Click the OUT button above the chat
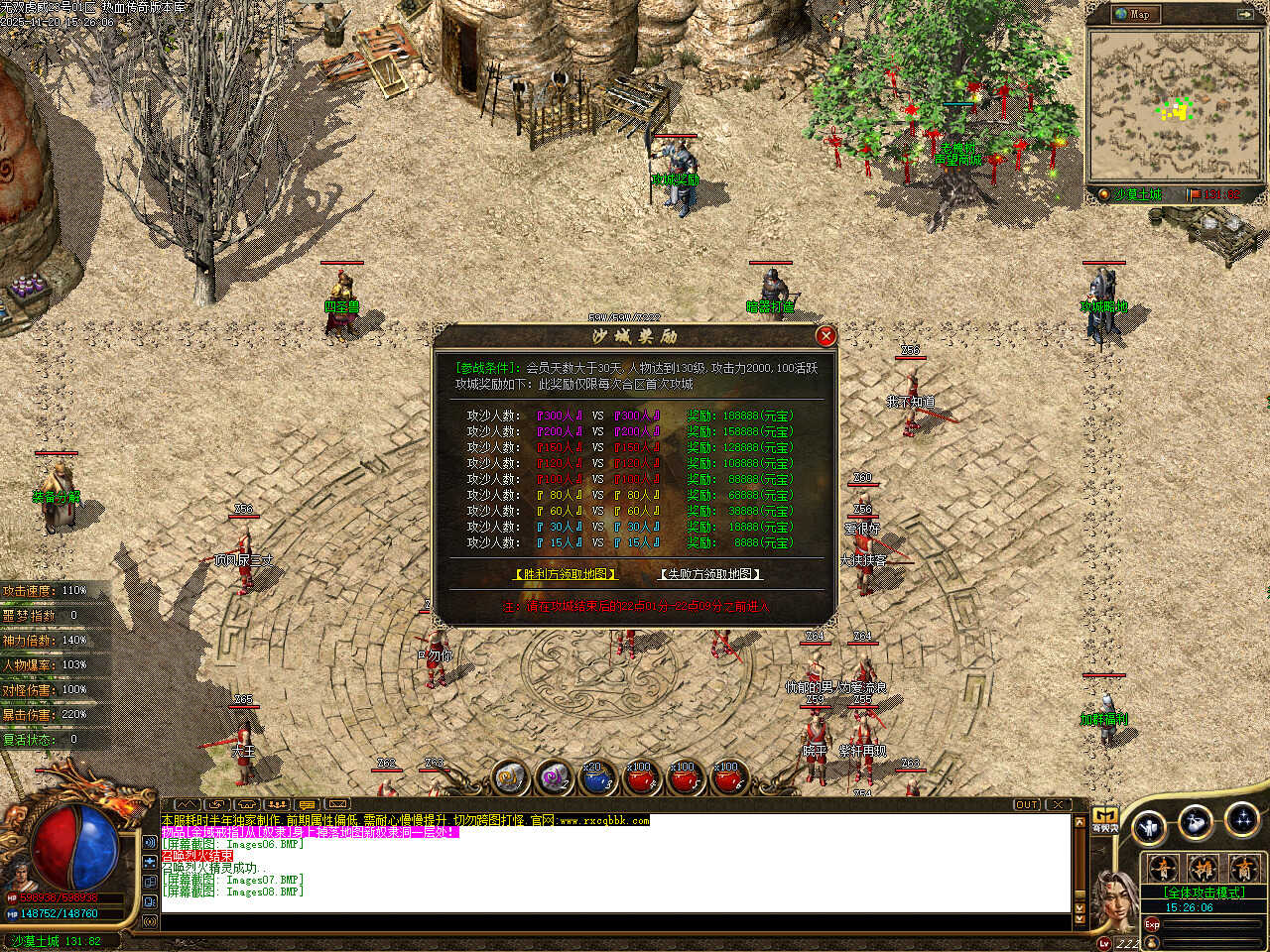Screen dimensions: 1270x952 [x=1027, y=804]
